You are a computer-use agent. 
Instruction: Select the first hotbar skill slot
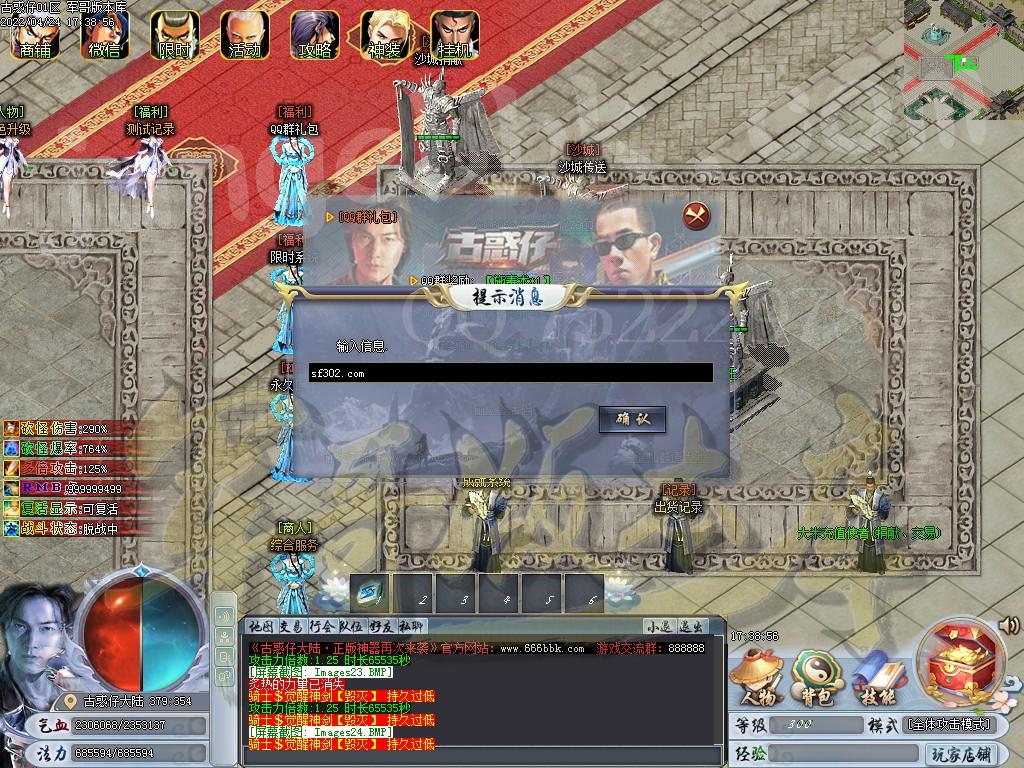pos(370,592)
